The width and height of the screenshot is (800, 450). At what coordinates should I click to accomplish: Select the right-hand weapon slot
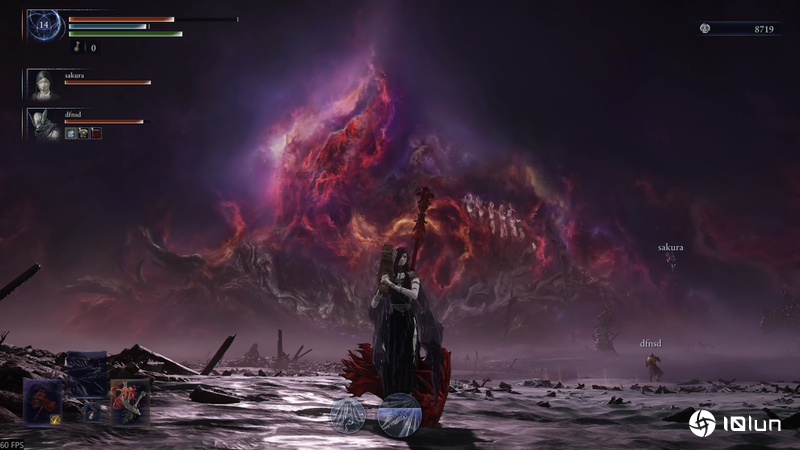[x=130, y=400]
